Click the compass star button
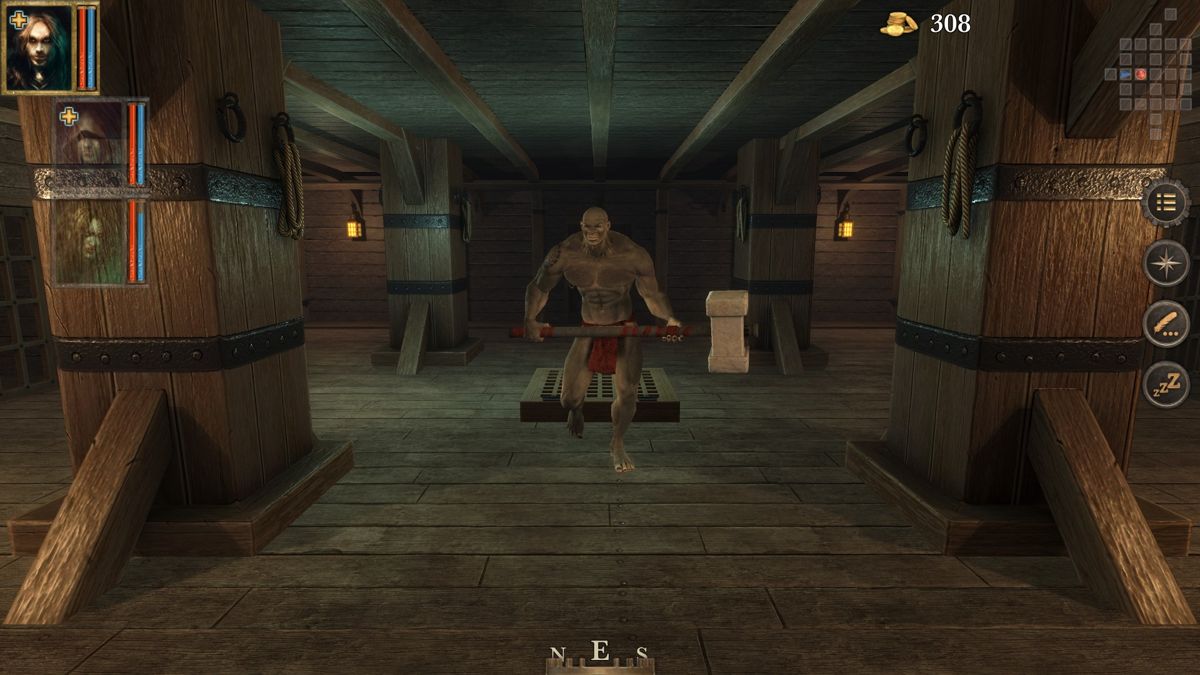This screenshot has width=1200, height=675. (x=1166, y=263)
